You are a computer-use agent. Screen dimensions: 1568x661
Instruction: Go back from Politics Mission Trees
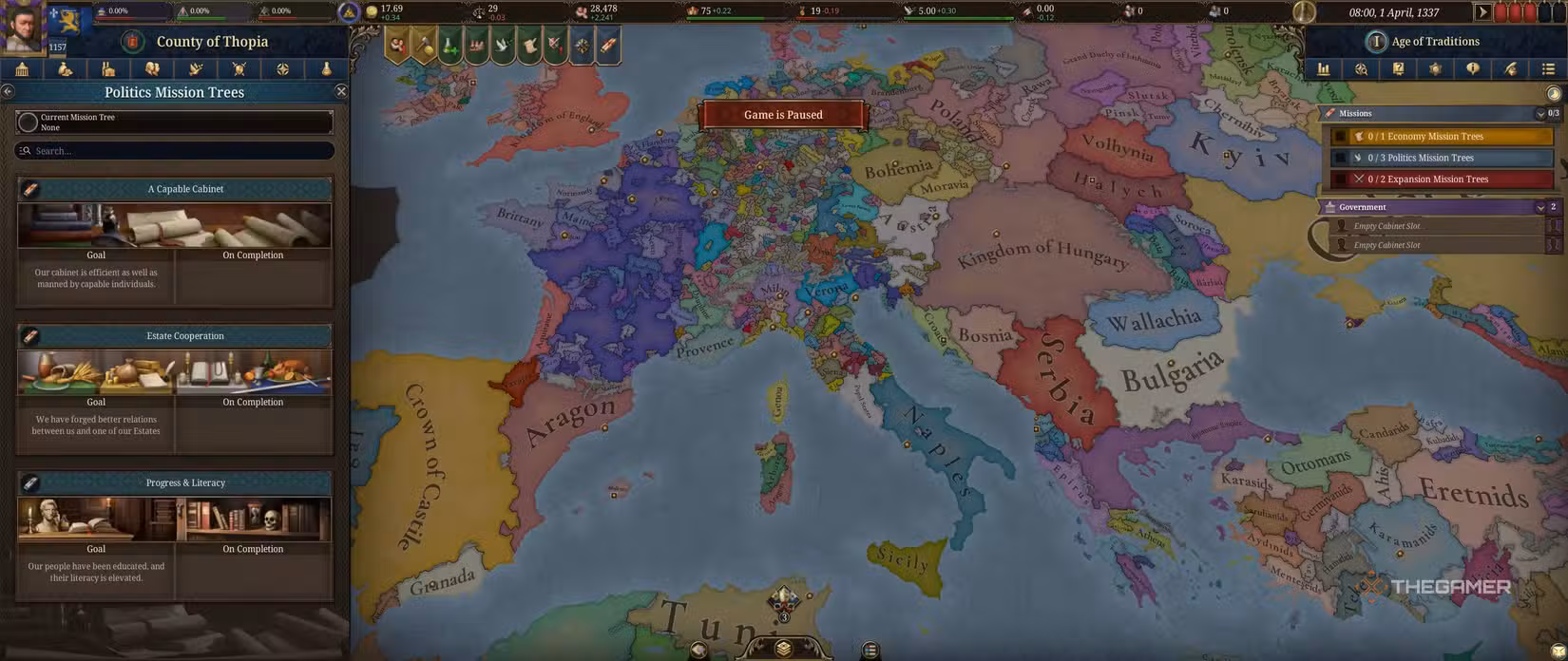click(8, 91)
